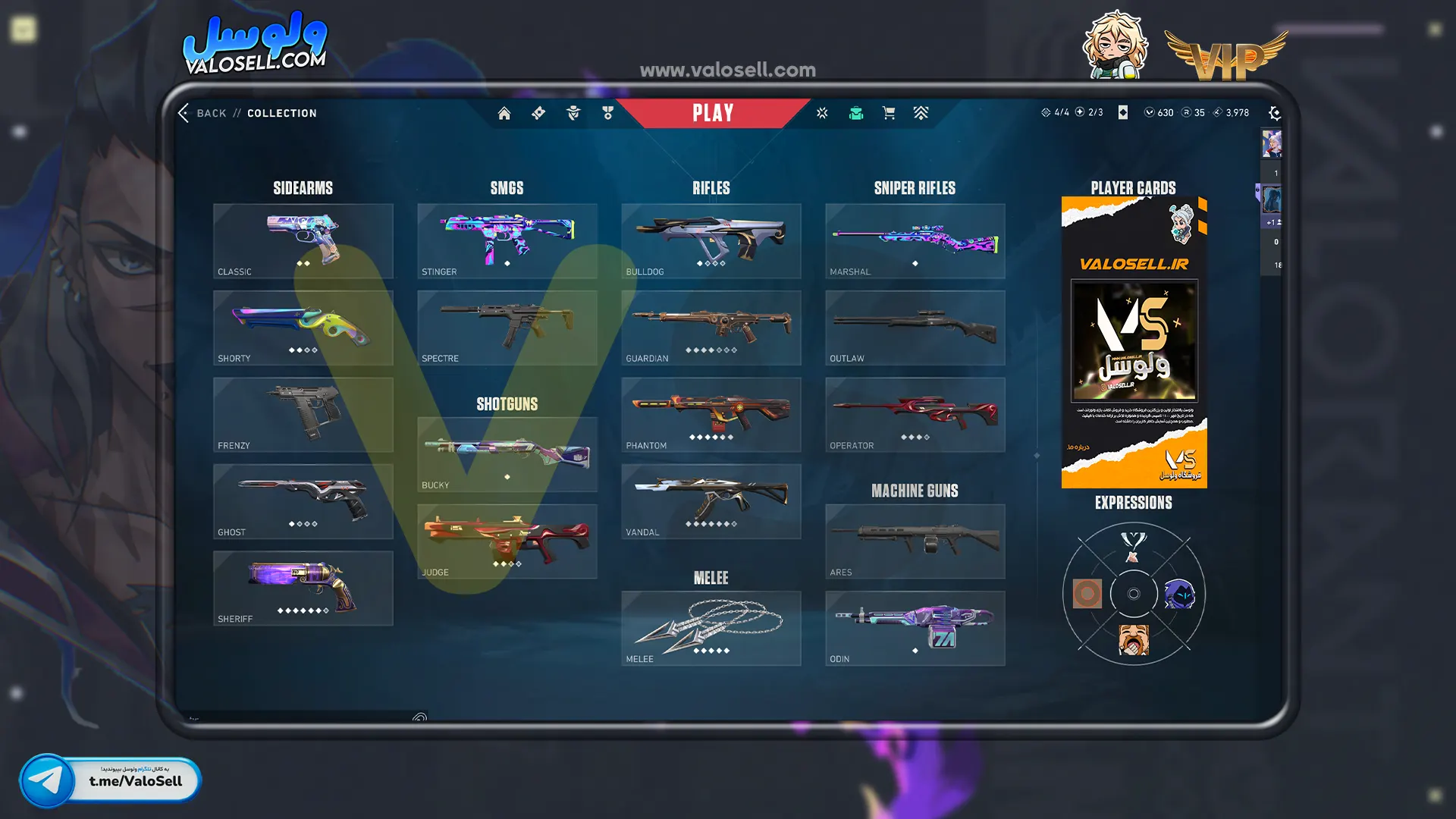The width and height of the screenshot is (1456, 819).
Task: Select the Spectre SMG slot
Action: [x=507, y=328]
